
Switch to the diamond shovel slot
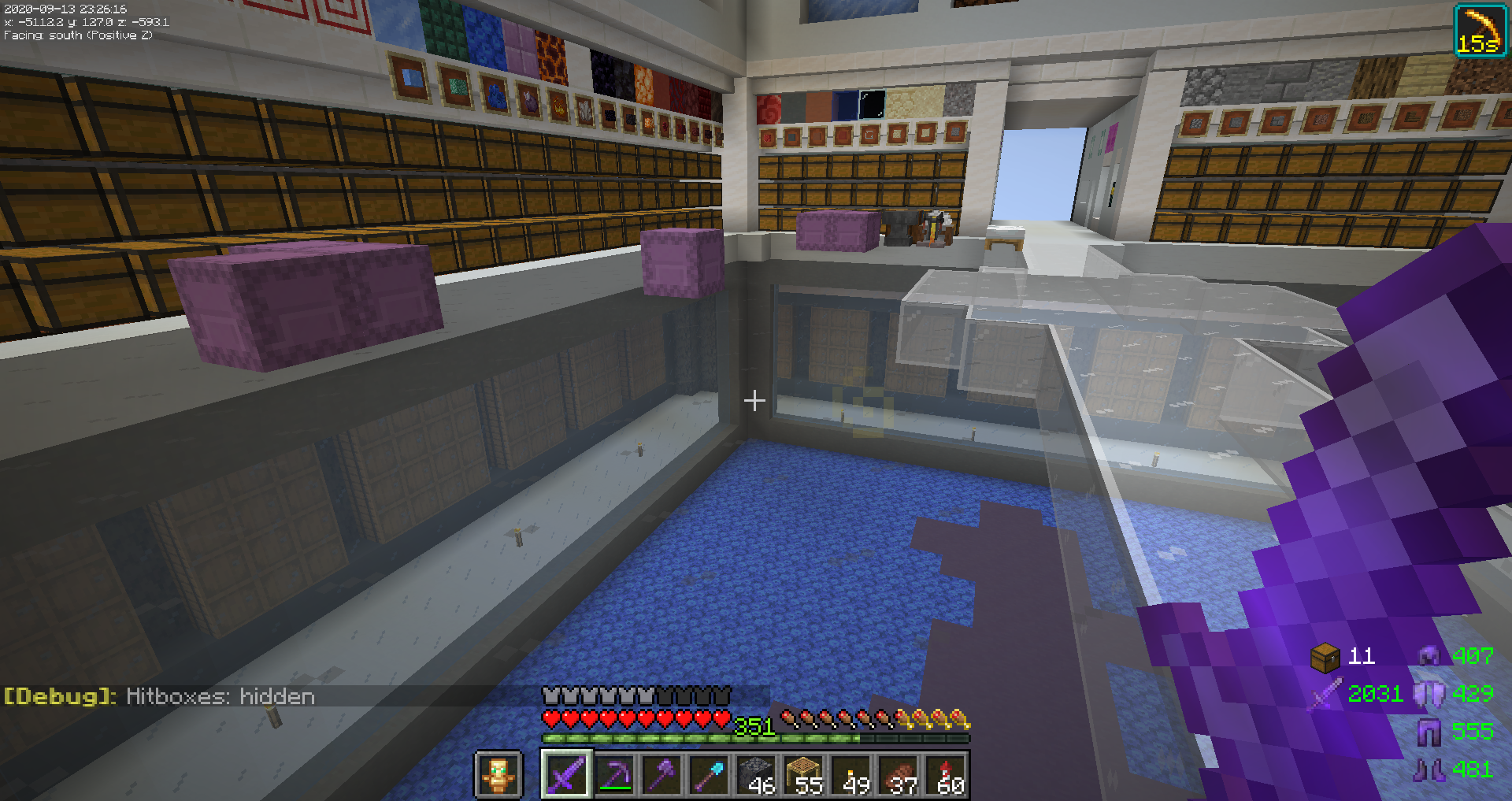[710, 774]
